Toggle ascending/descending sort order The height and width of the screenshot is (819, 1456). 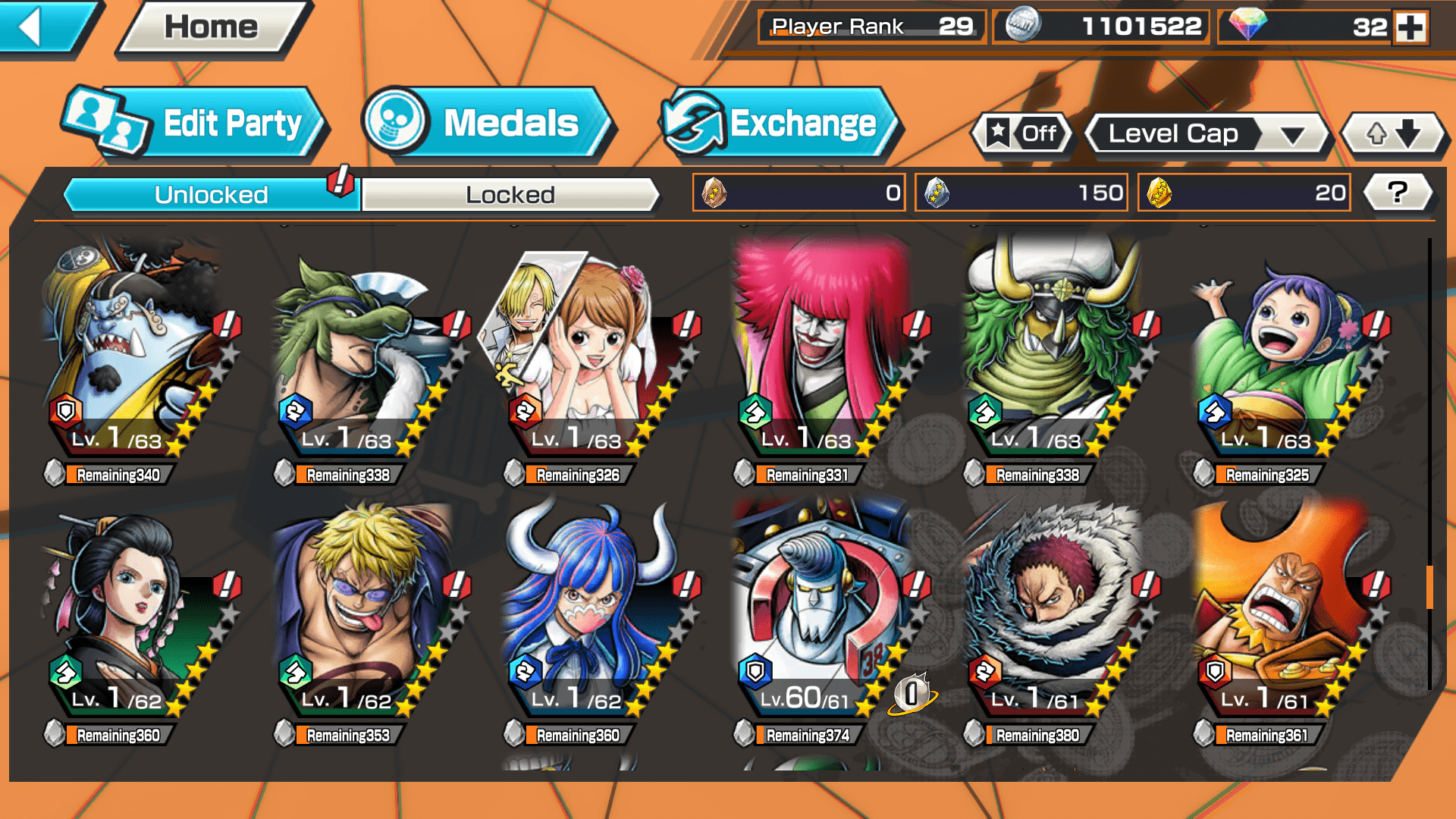pos(1393,134)
